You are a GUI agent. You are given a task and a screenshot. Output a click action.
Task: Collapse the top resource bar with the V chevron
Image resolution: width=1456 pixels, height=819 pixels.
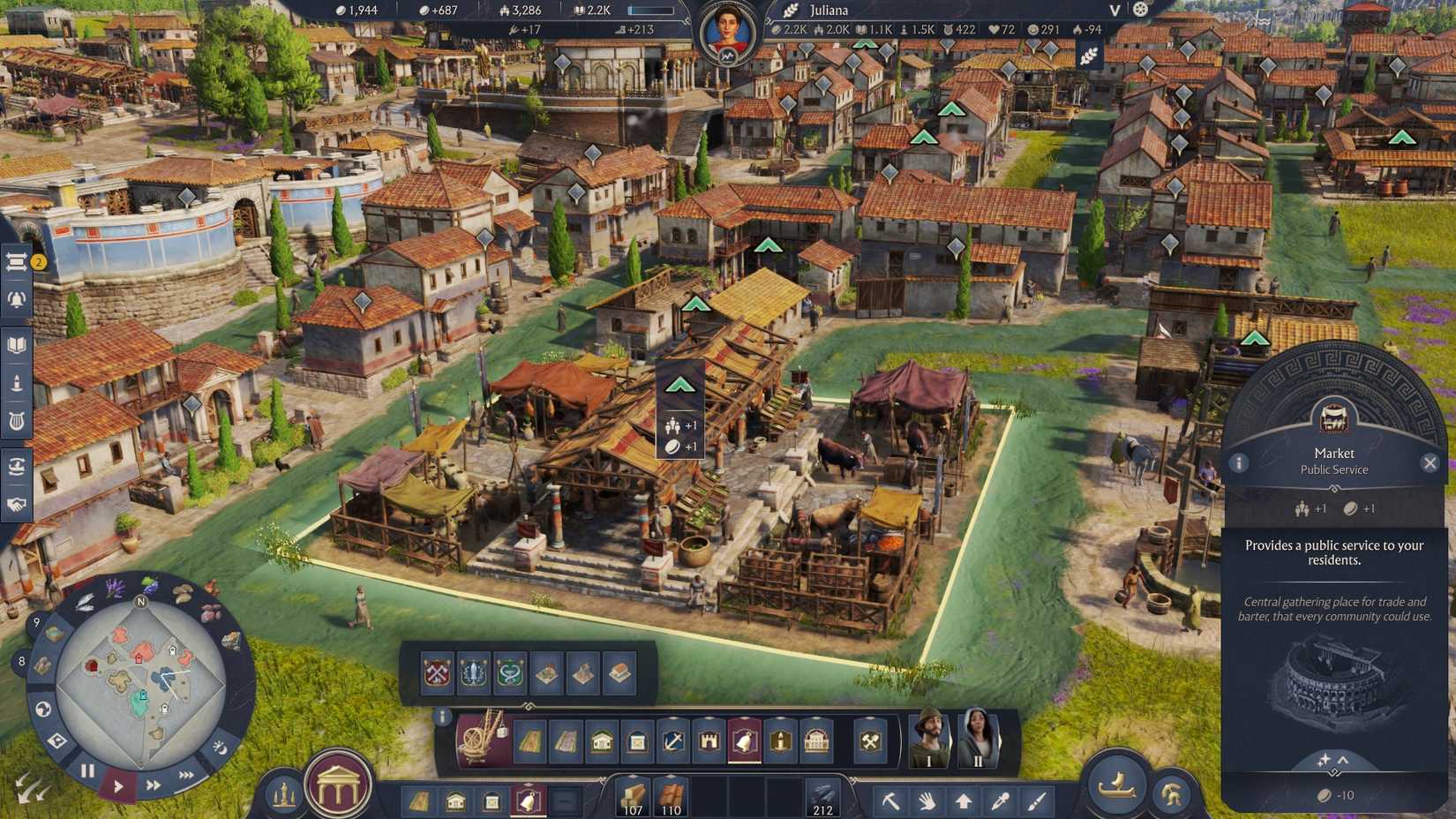(x=1113, y=11)
